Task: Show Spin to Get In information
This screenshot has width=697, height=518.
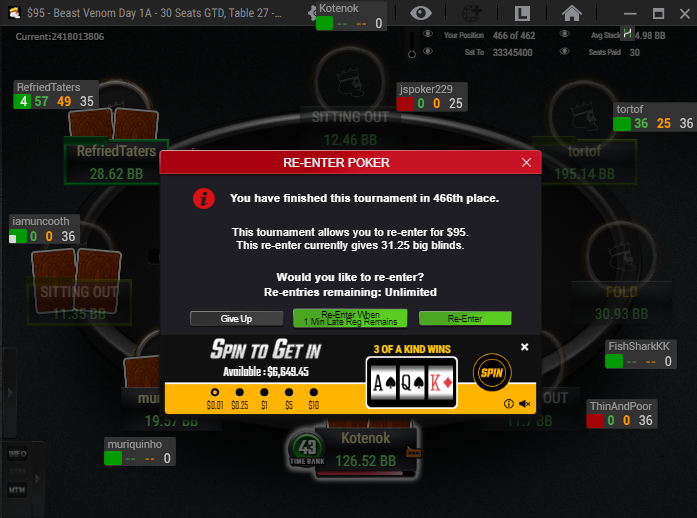Action: click(509, 404)
